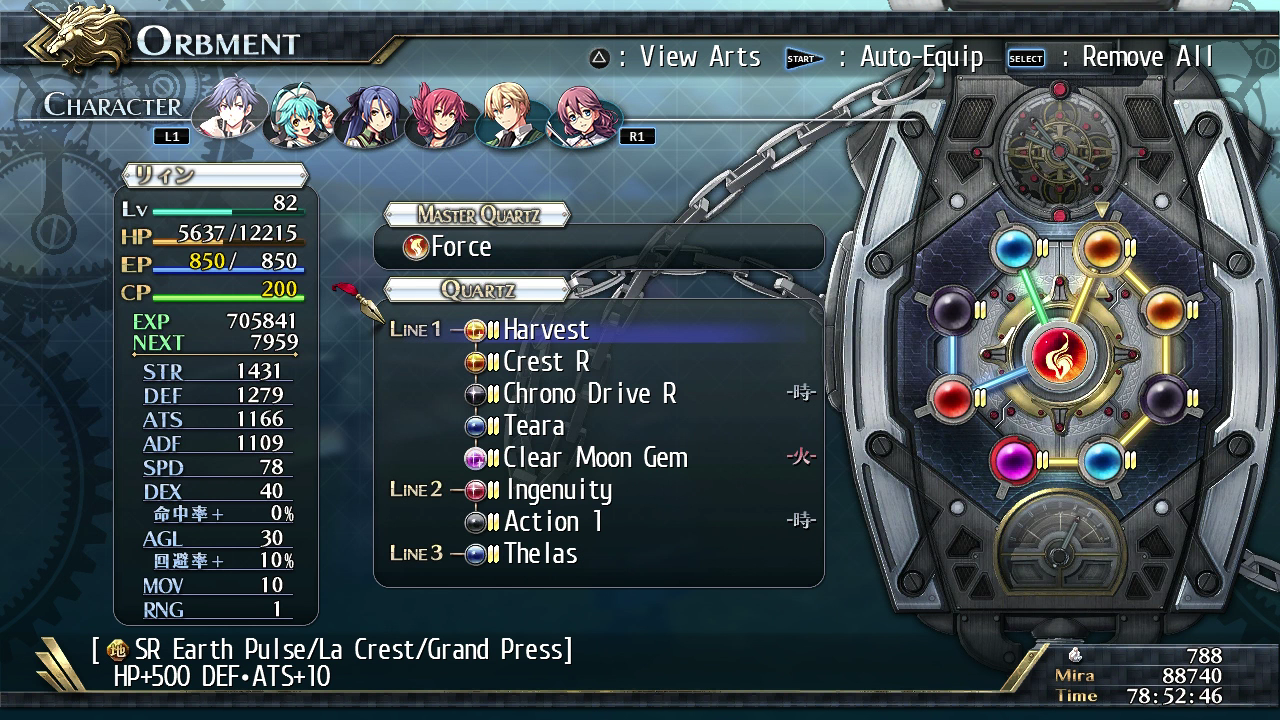The width and height of the screenshot is (1280, 720).
Task: Click the Crest R quartz icon
Action: point(475,361)
